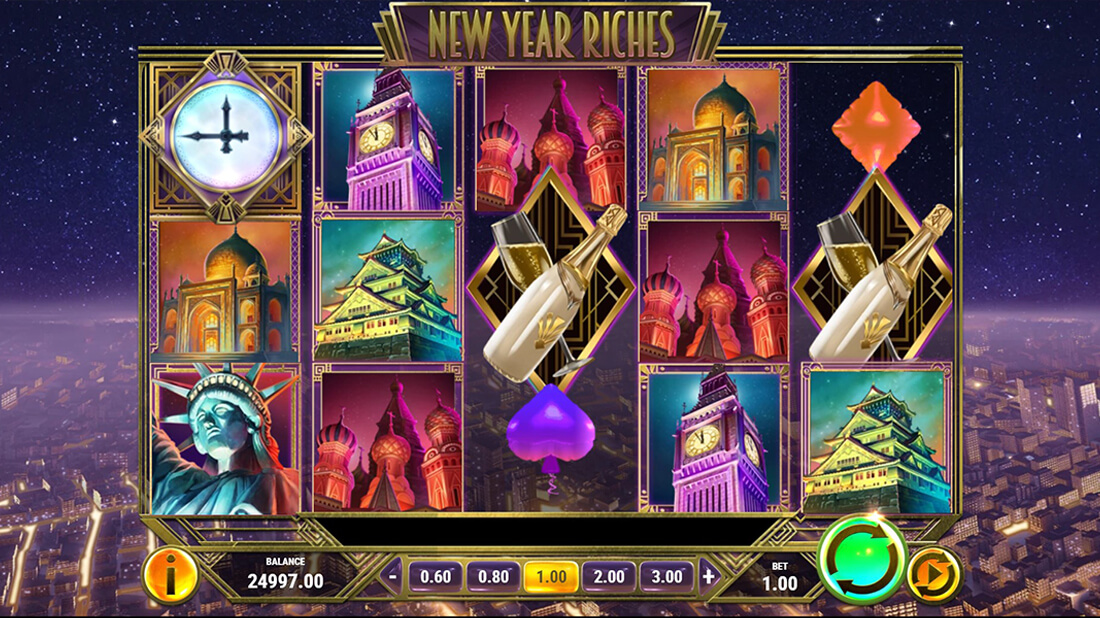Image resolution: width=1100 pixels, height=618 pixels.
Task: Activate the orange autoplay button
Action: click(934, 576)
